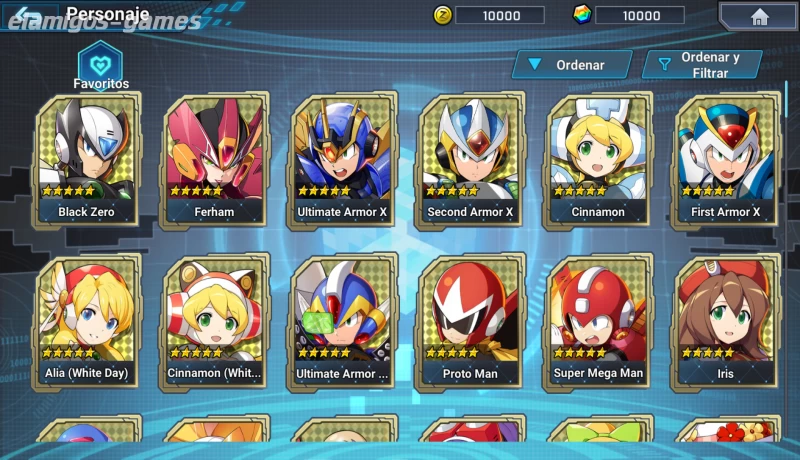Choose the Ferham character card
800x460 pixels.
click(214, 160)
